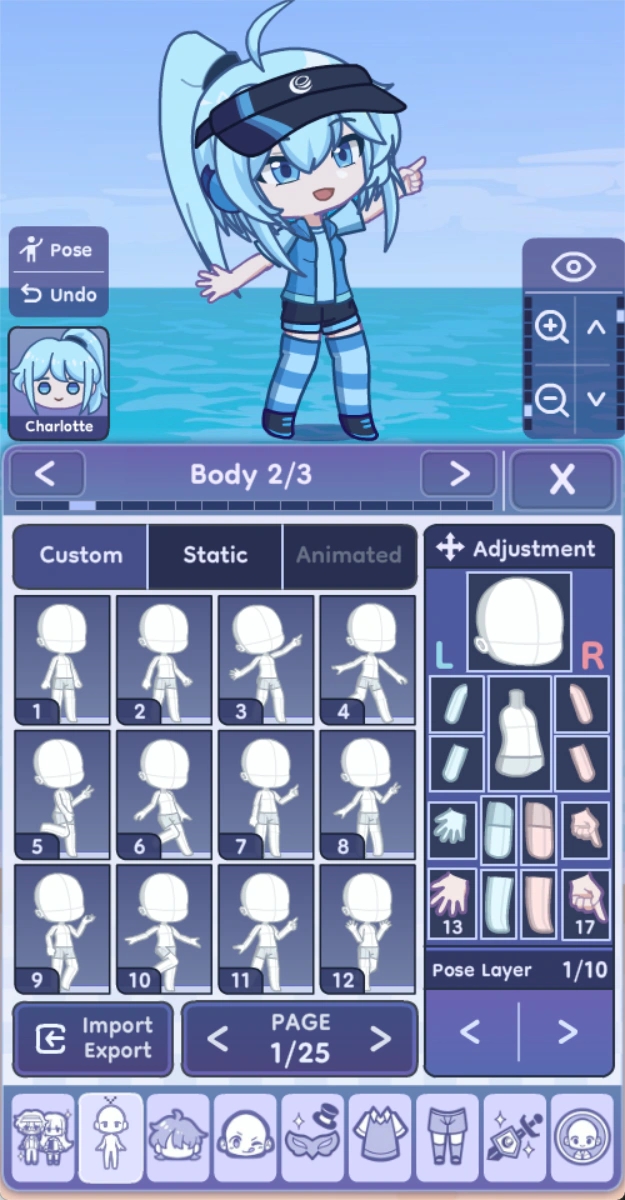625x1200 pixels.
Task: Switch to the Custom tab
Action: [81, 555]
